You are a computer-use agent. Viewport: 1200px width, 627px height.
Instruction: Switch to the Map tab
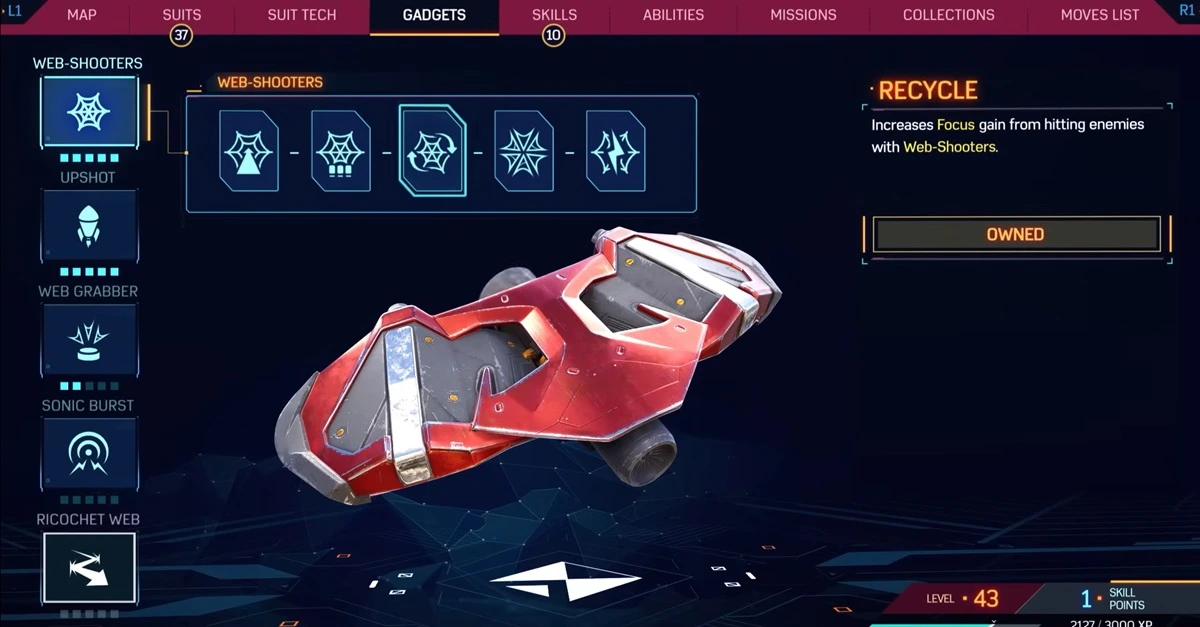point(81,15)
